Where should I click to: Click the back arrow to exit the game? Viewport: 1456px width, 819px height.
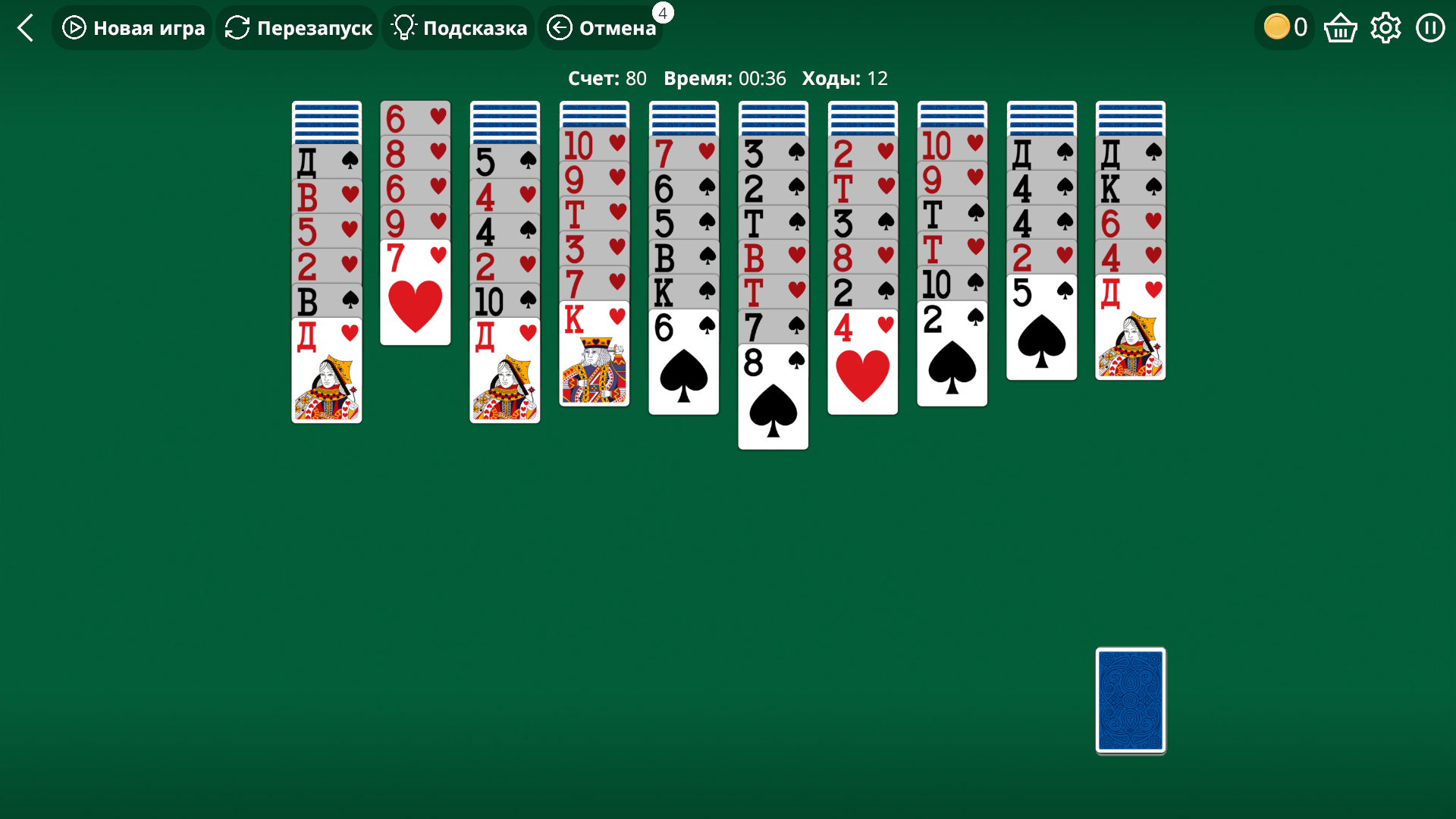pos(26,27)
